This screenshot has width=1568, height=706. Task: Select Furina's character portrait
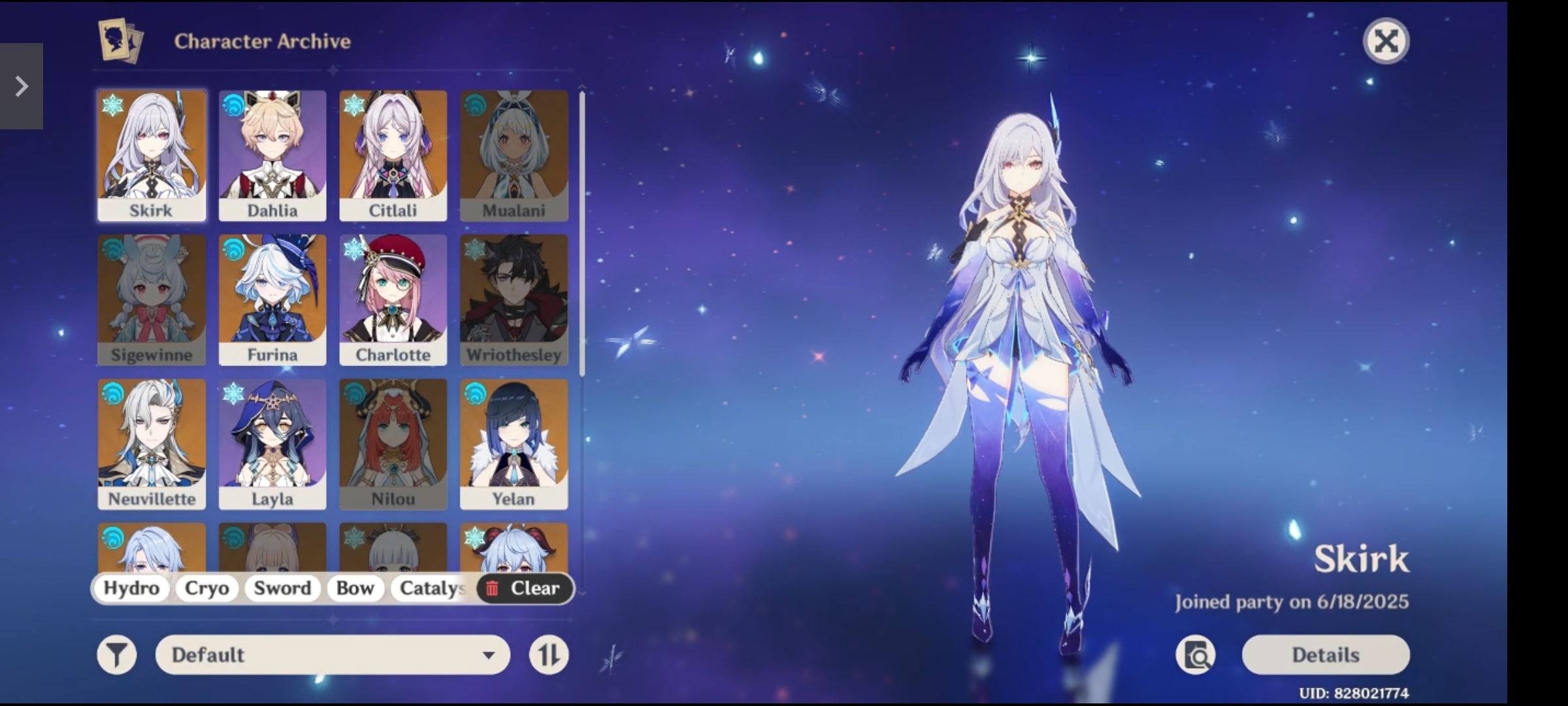(272, 299)
